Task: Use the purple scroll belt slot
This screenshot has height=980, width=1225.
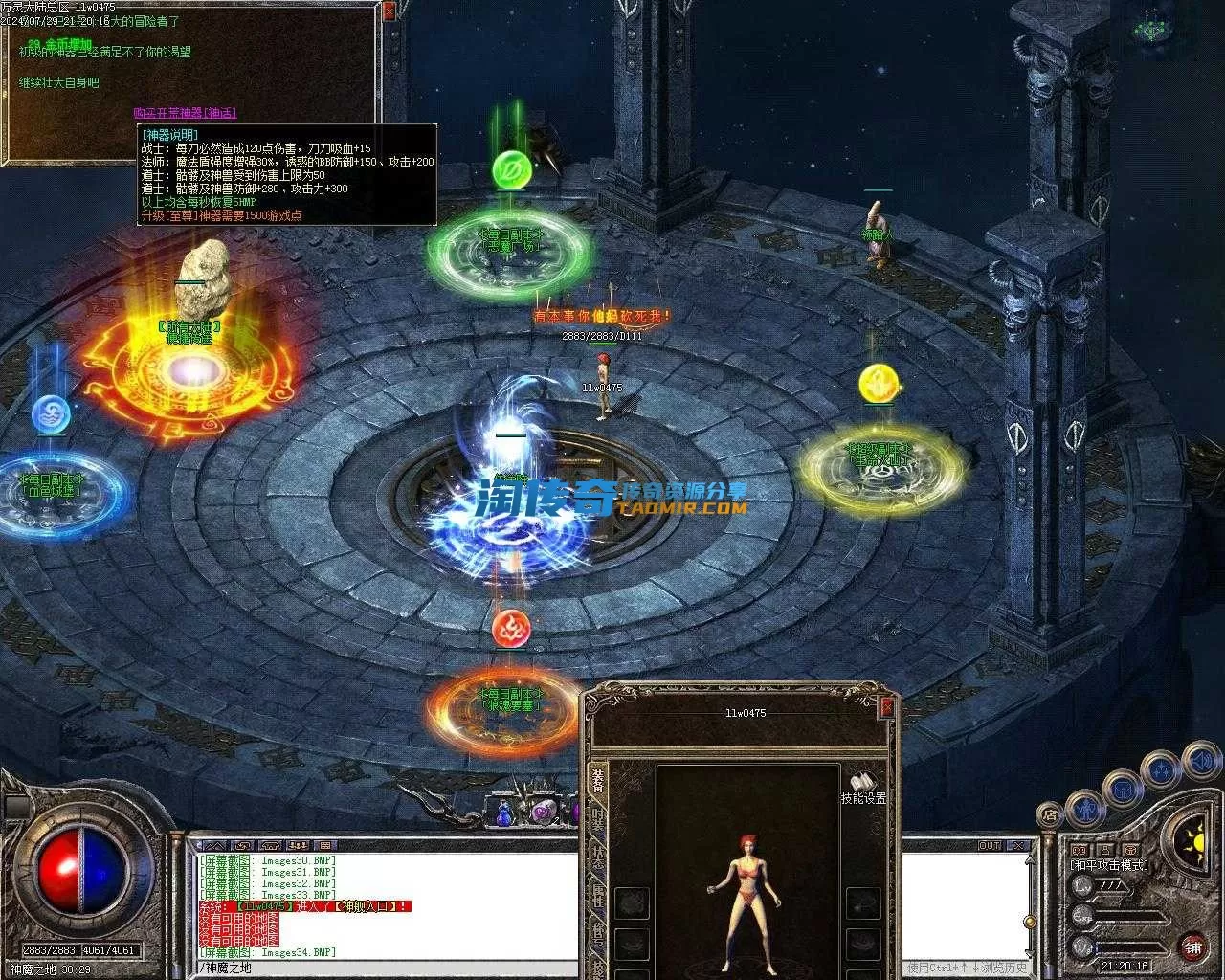Action: coord(542,813)
